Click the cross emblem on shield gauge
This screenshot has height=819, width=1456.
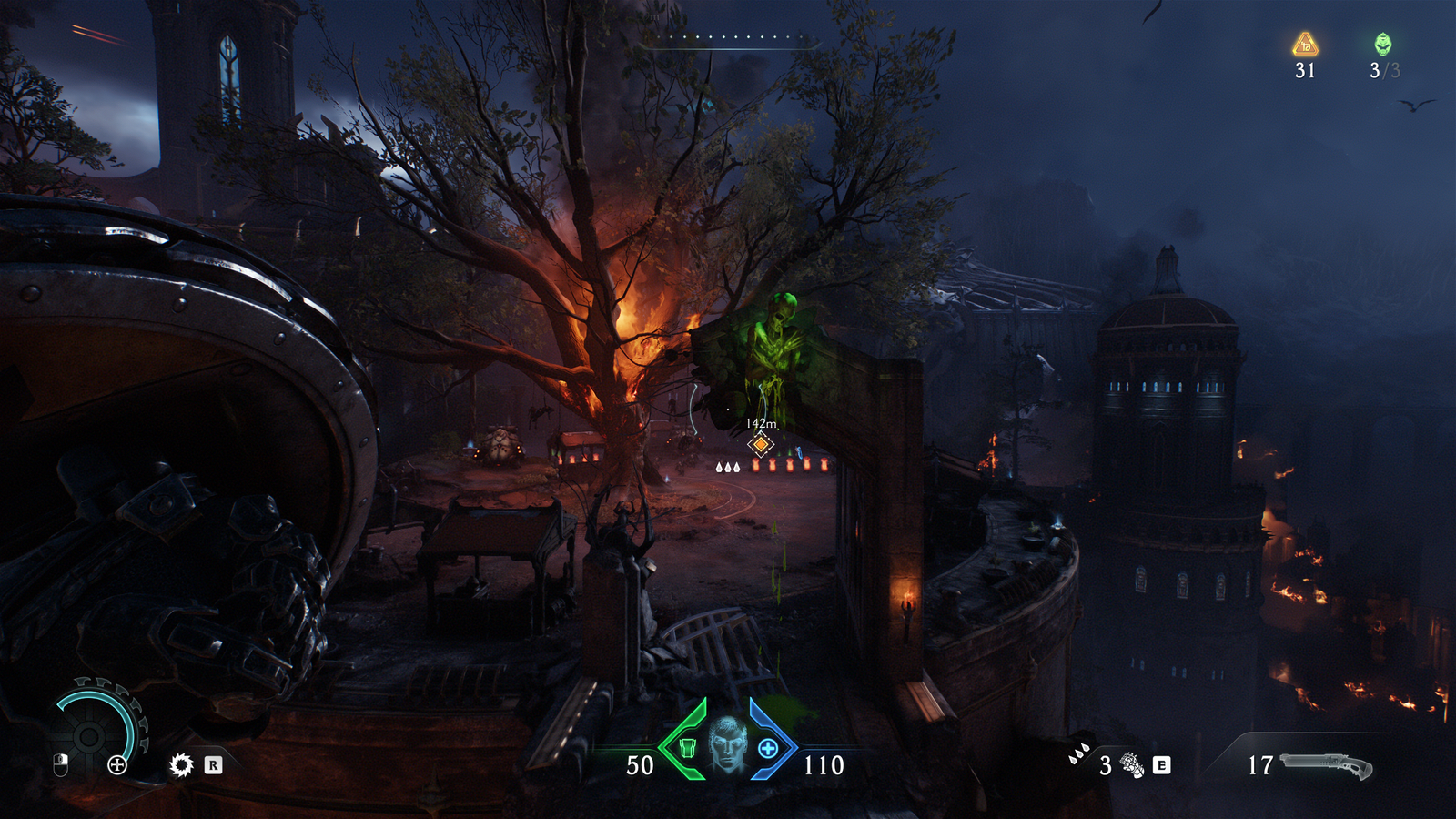(117, 765)
